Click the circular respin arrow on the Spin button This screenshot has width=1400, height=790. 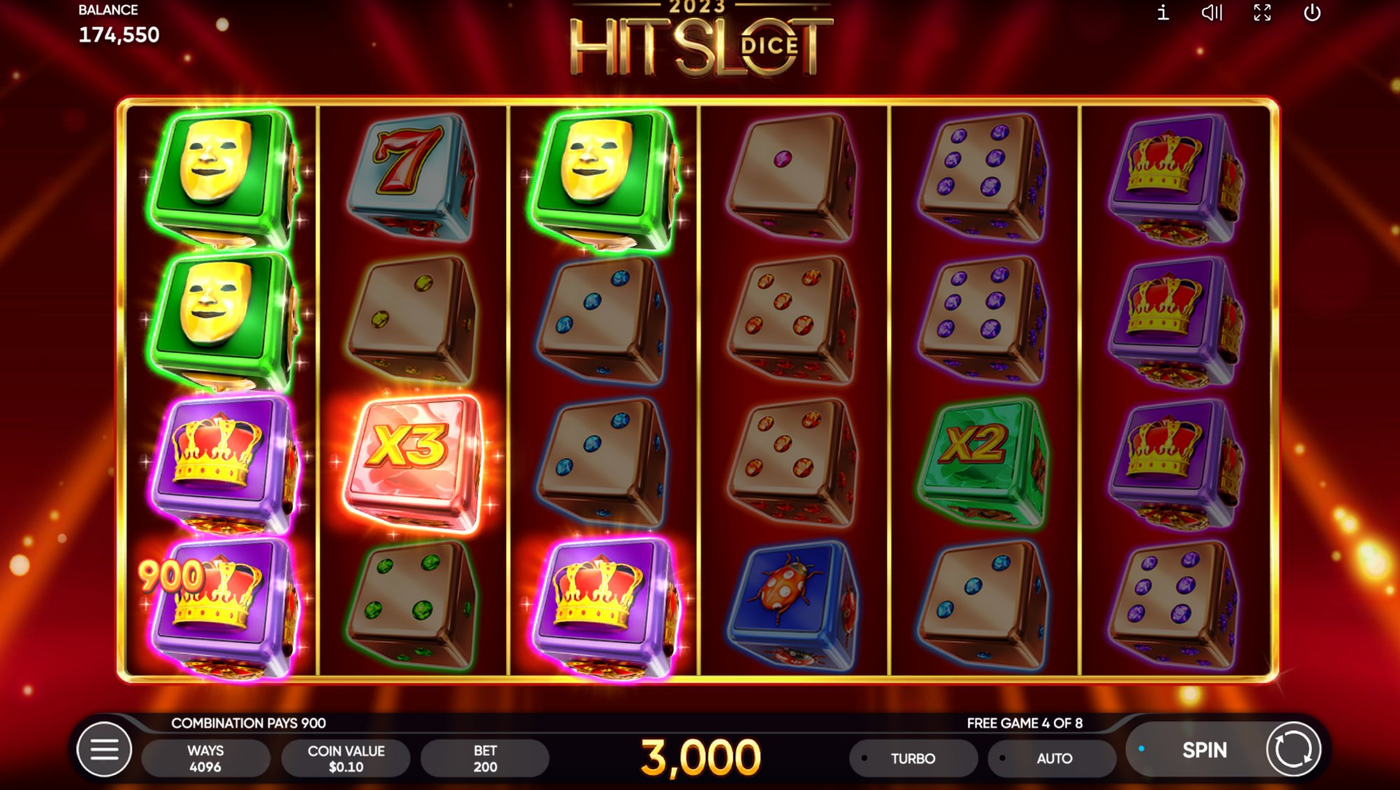point(1291,749)
